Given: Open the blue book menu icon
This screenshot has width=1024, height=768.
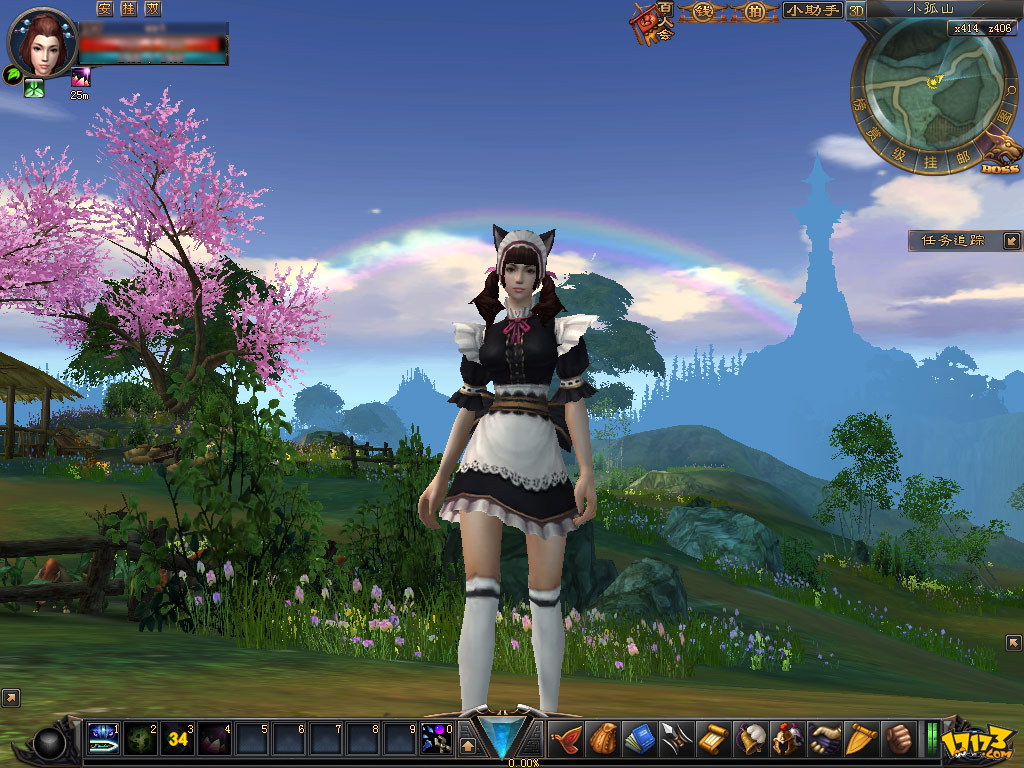Looking at the screenshot, I should pyautogui.click(x=639, y=738).
